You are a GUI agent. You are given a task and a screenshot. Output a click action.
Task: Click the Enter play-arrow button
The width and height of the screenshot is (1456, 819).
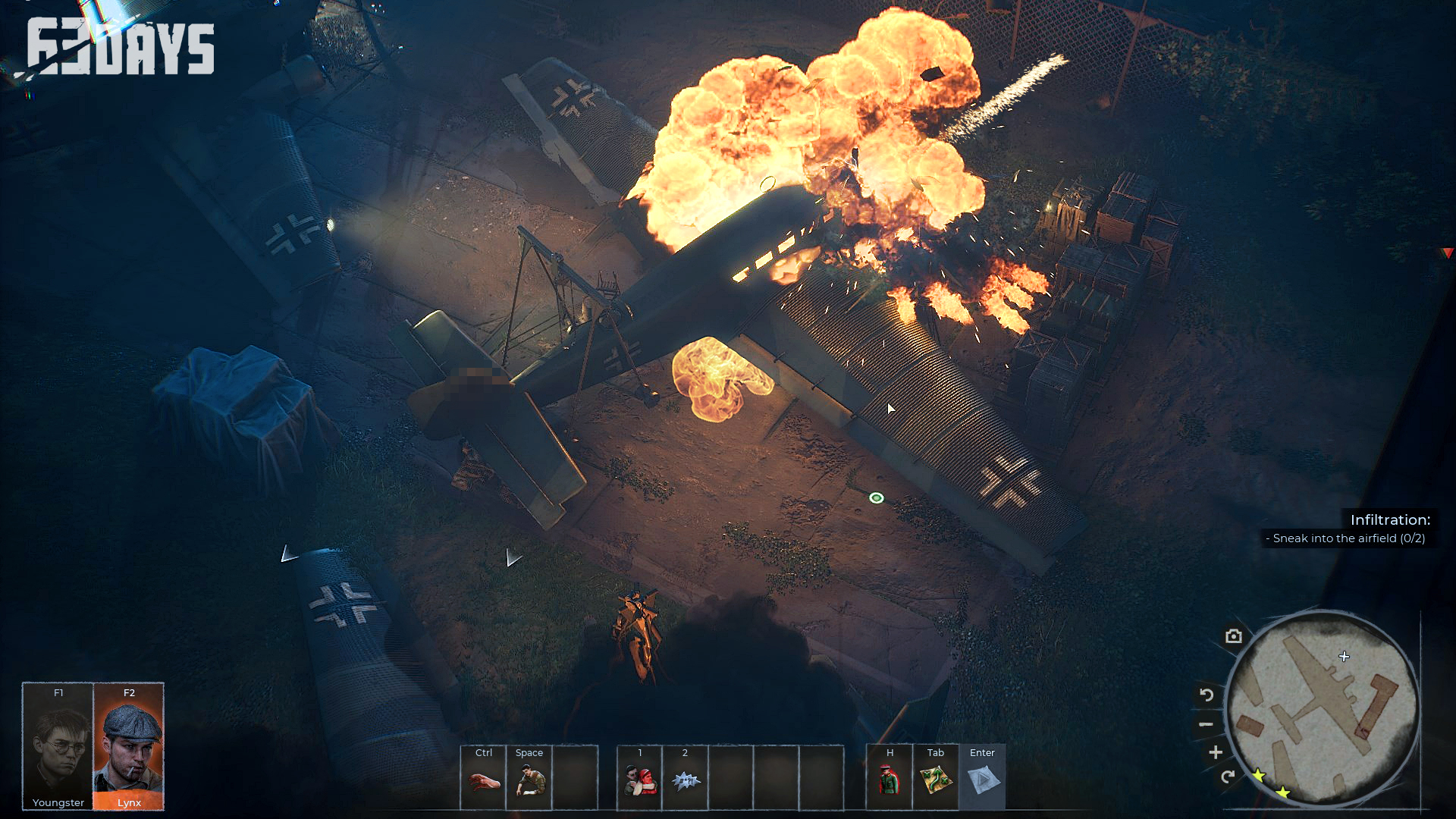click(982, 781)
